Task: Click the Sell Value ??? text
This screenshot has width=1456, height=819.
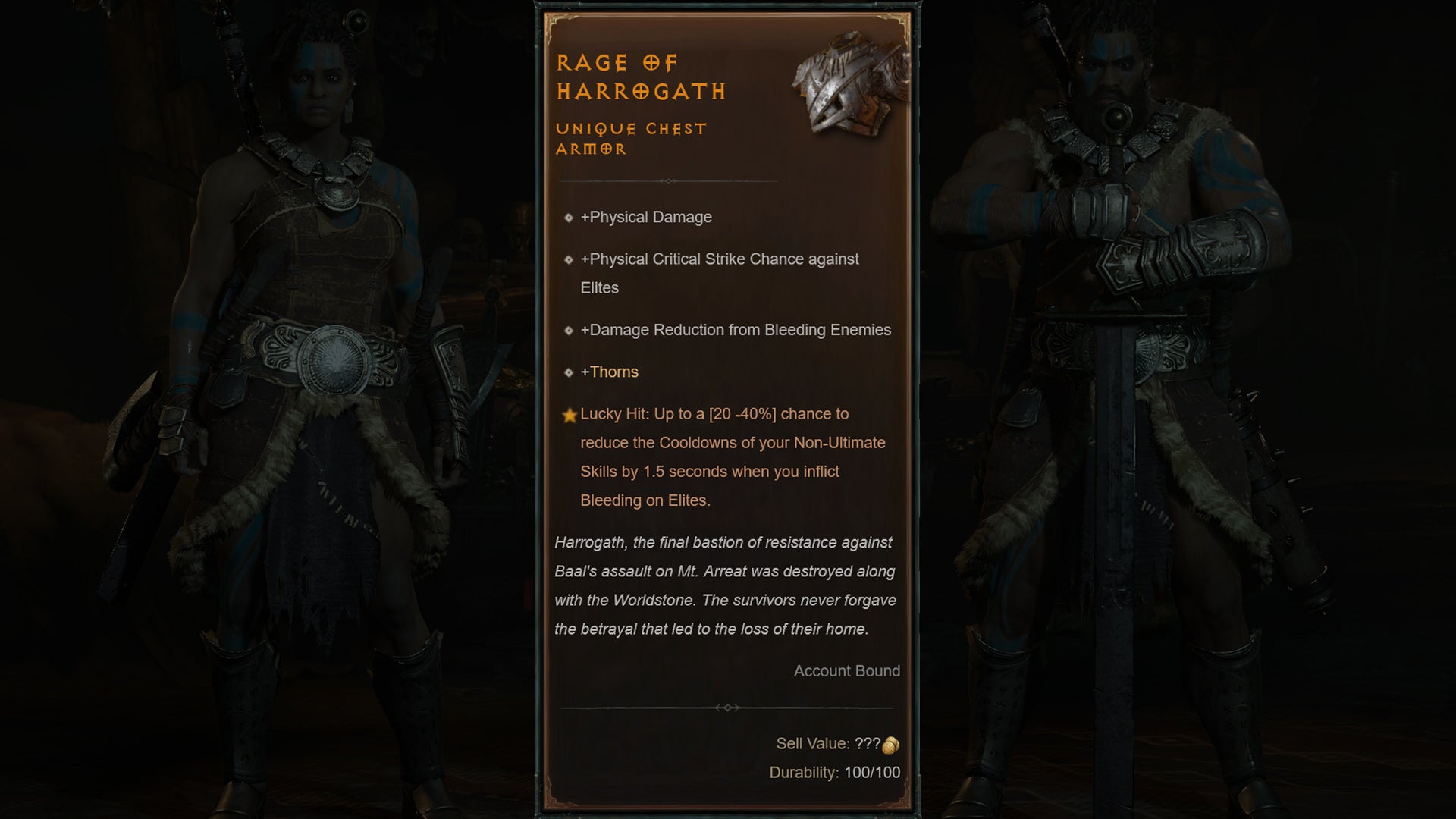Action: click(x=829, y=745)
